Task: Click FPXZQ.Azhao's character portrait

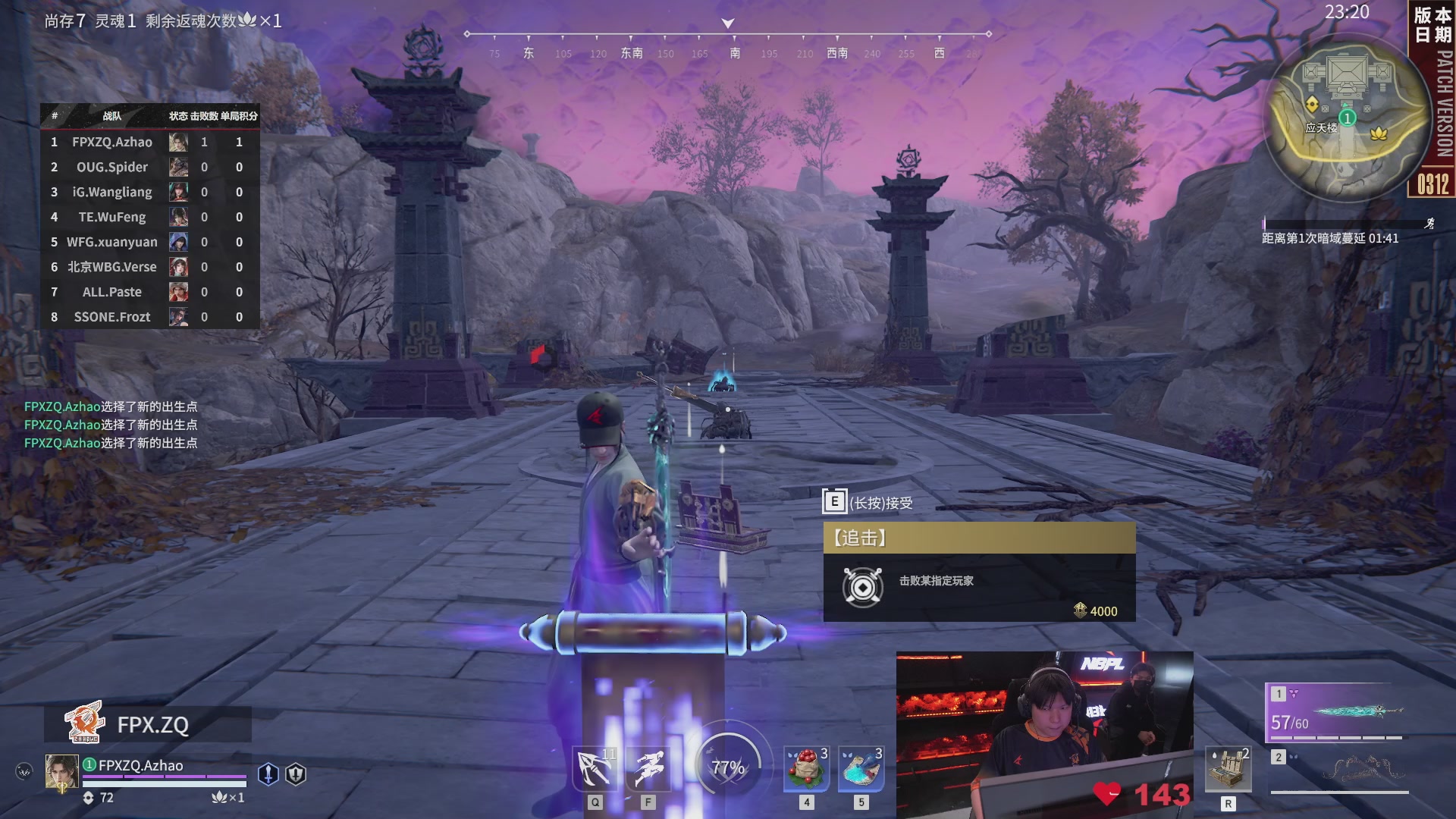Action: point(61,772)
